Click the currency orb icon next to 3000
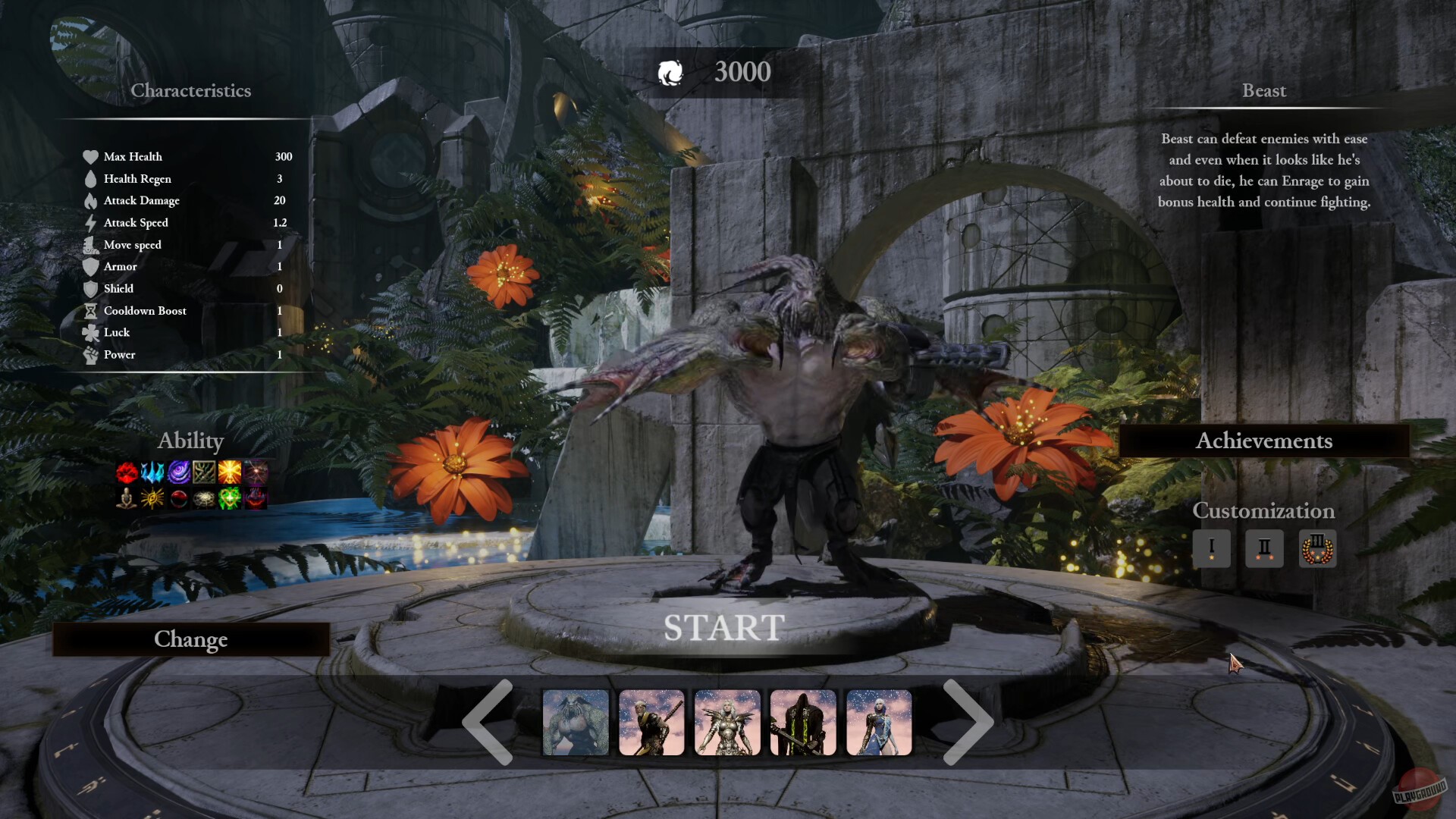This screenshot has width=1456, height=819. [672, 74]
